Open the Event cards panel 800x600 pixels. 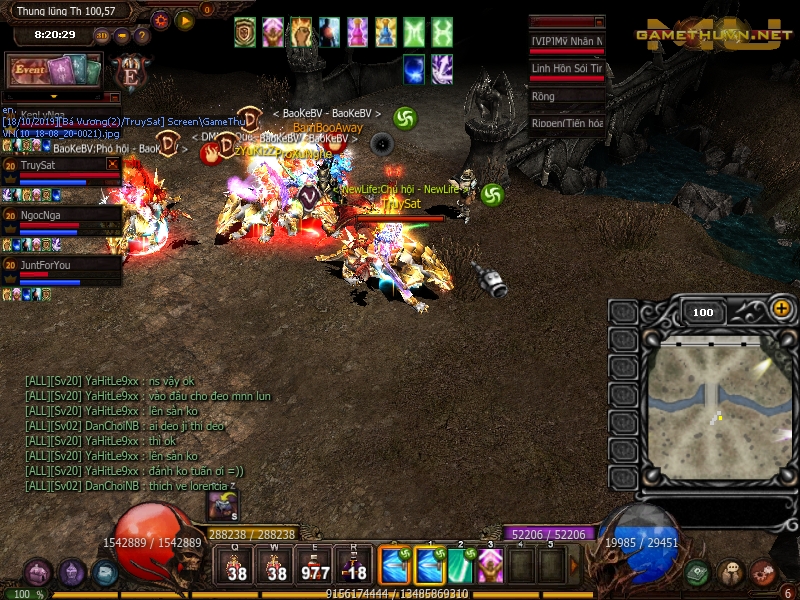54,70
